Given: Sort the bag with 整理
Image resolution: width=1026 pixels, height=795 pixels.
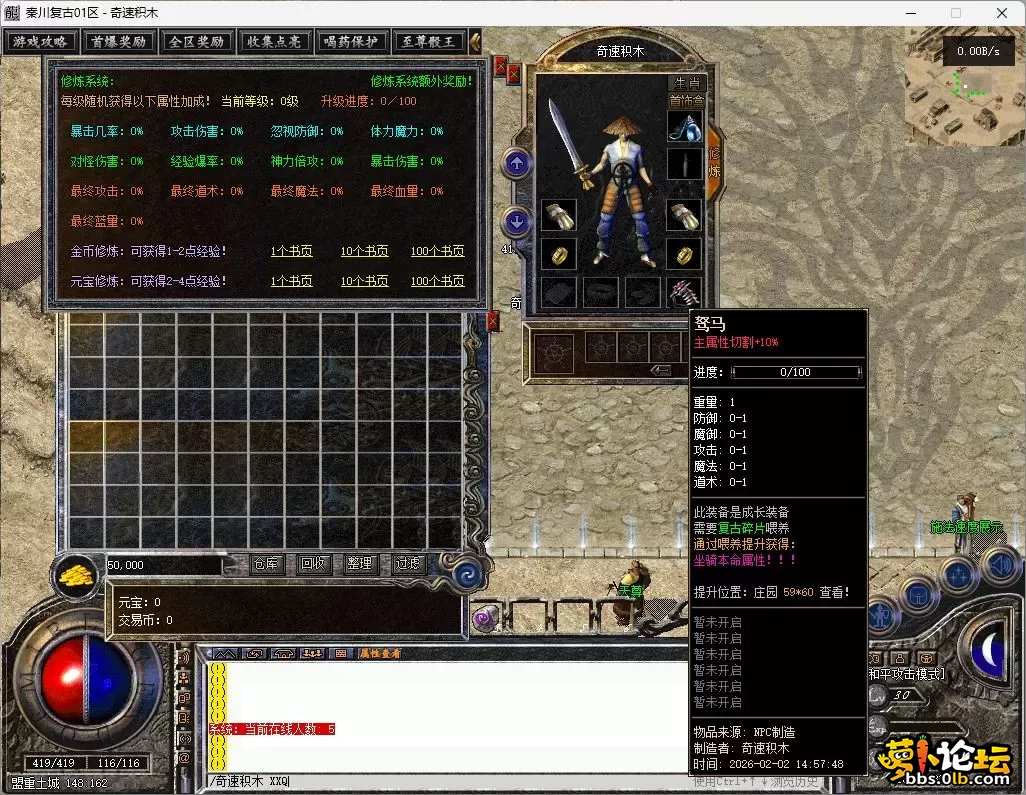Looking at the screenshot, I should coord(360,564).
